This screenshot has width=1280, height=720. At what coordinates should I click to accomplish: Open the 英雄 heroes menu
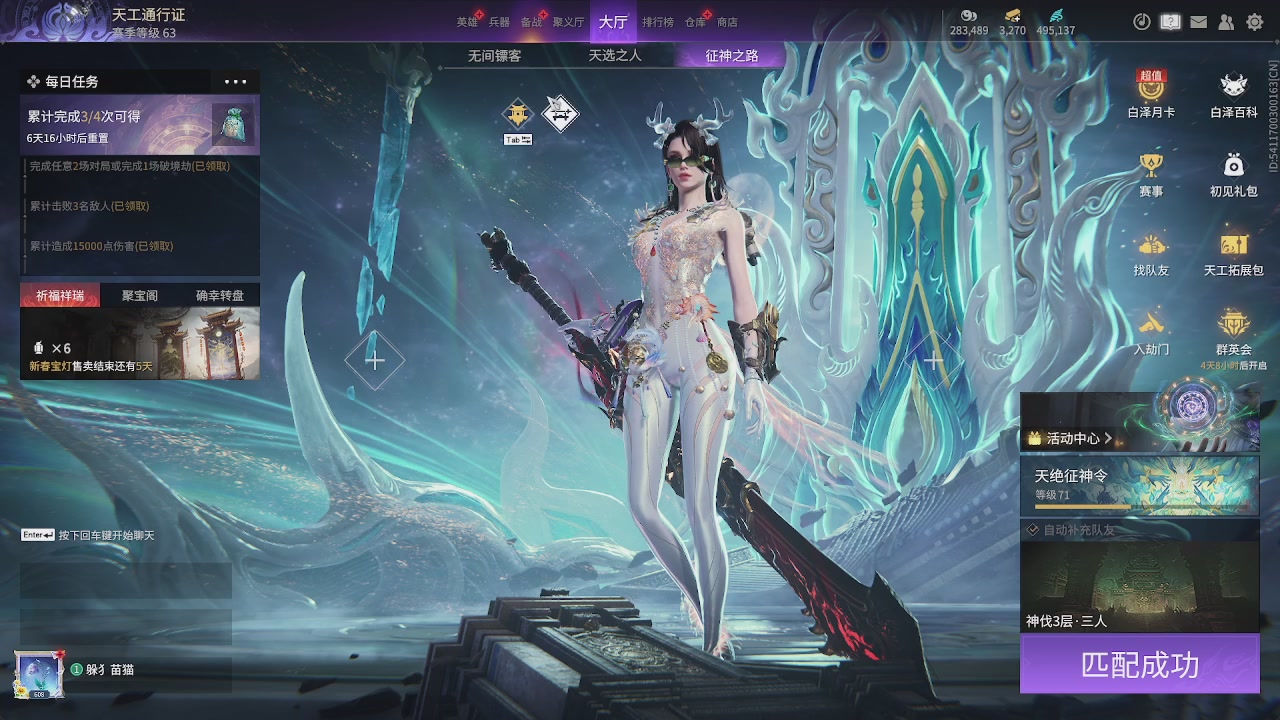[x=467, y=22]
